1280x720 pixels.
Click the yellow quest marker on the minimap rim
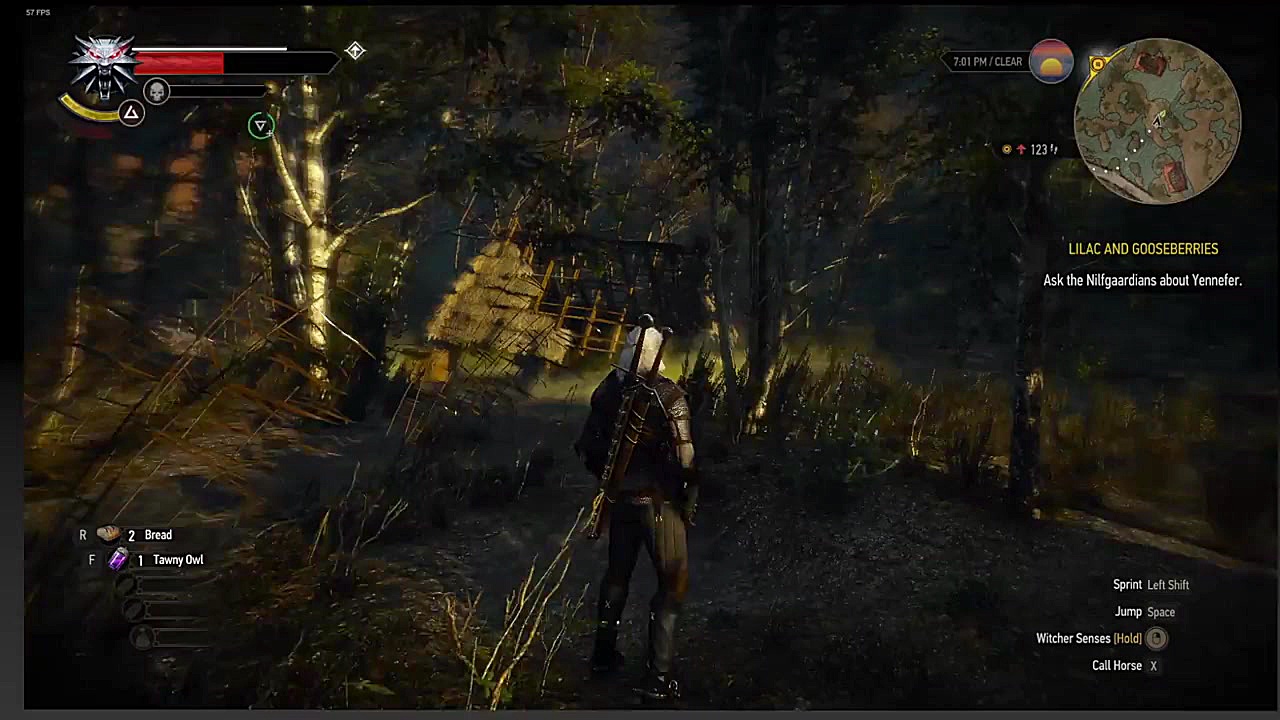1098,65
